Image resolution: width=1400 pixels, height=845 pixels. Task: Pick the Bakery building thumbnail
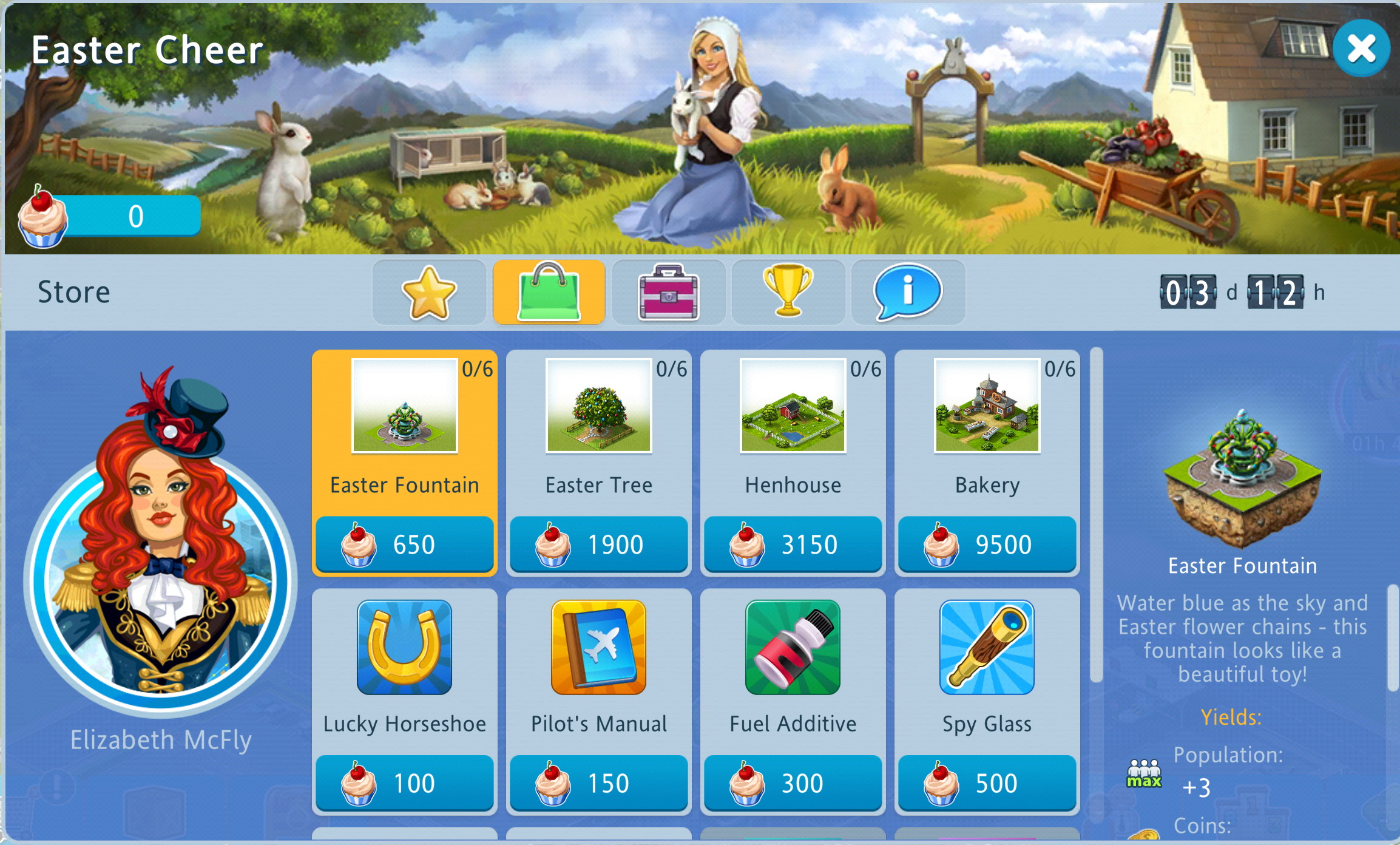(987, 406)
